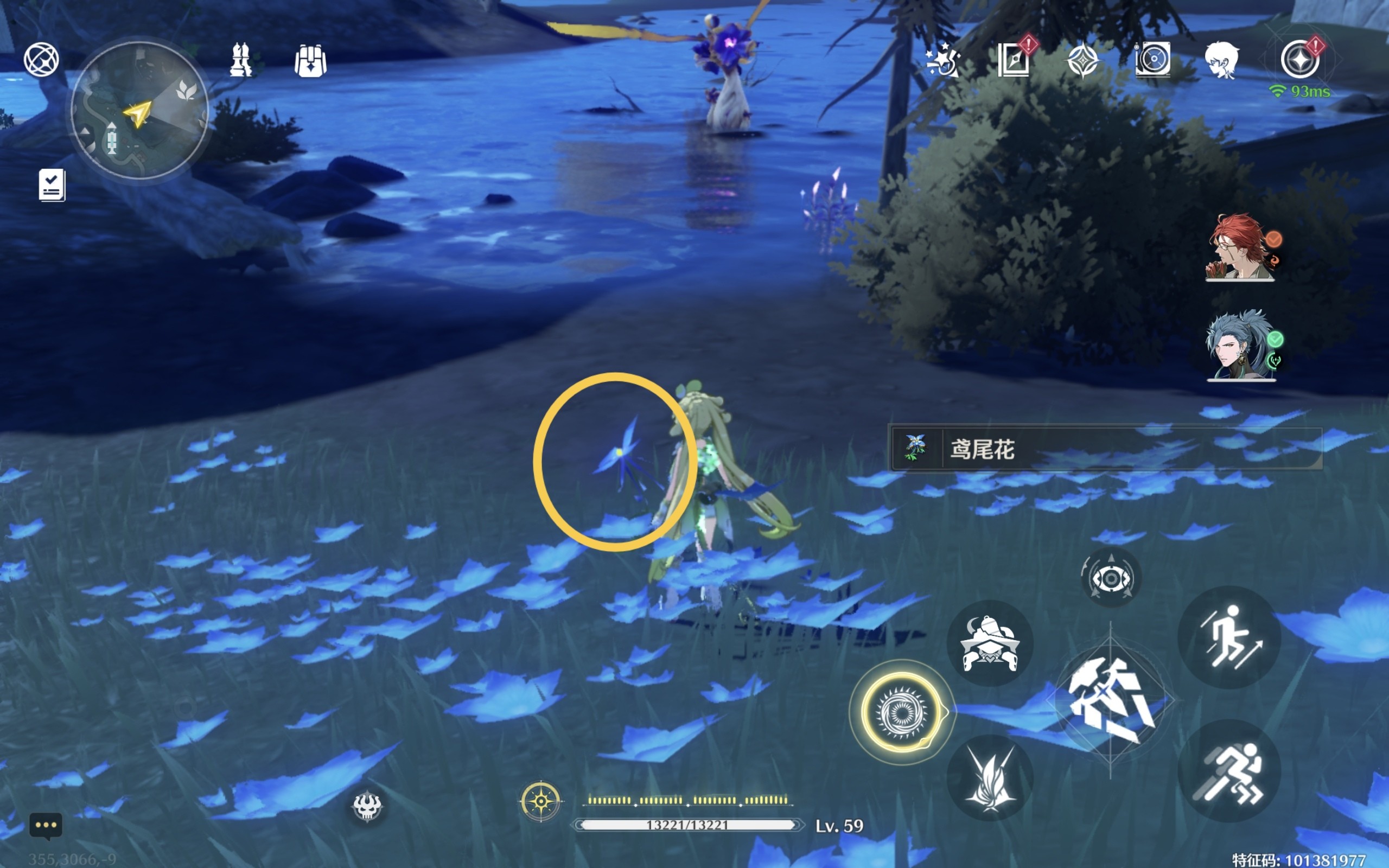Open the speaker box icon
The height and width of the screenshot is (868, 1389).
[x=1152, y=60]
